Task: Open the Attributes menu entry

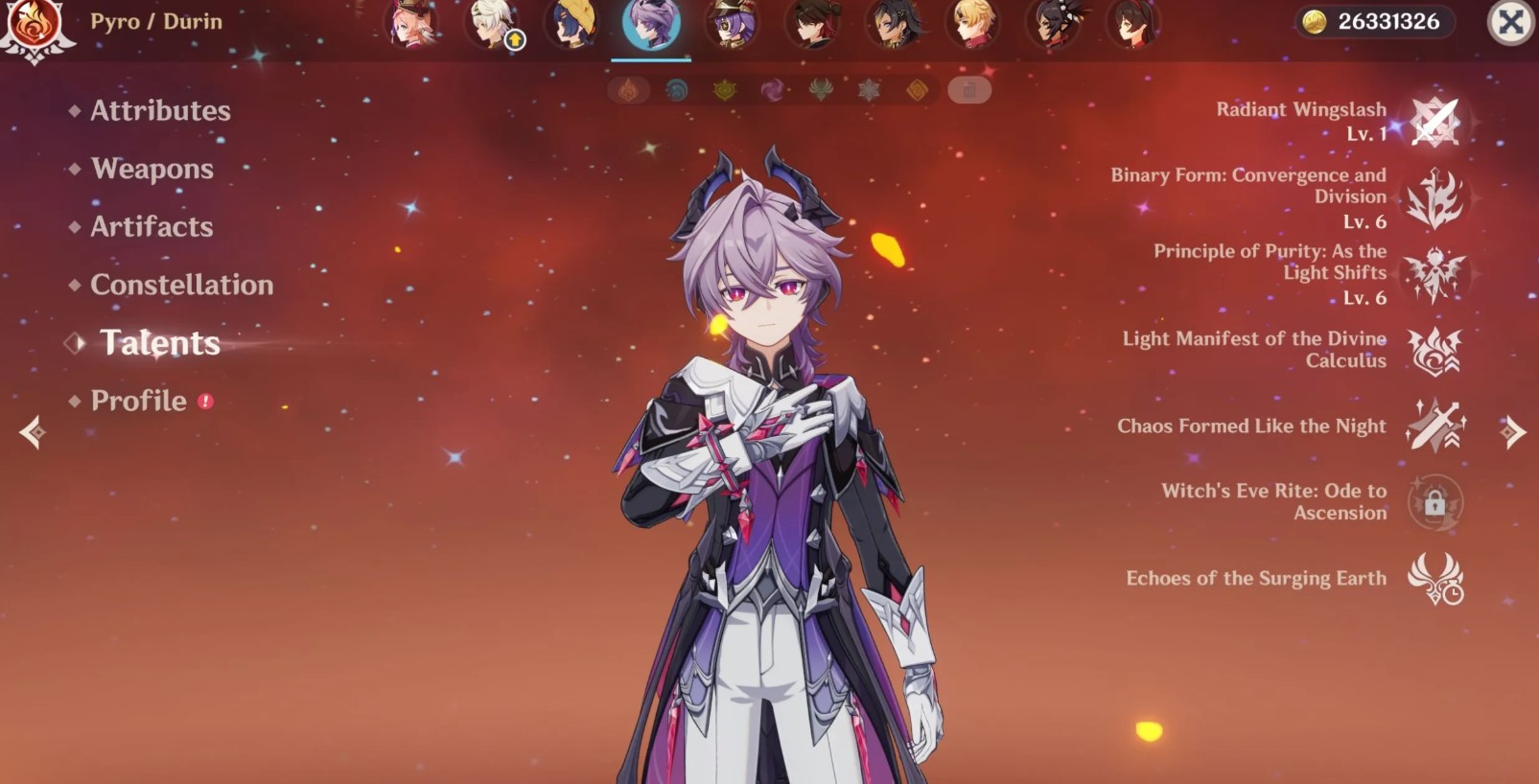Action: [x=159, y=111]
